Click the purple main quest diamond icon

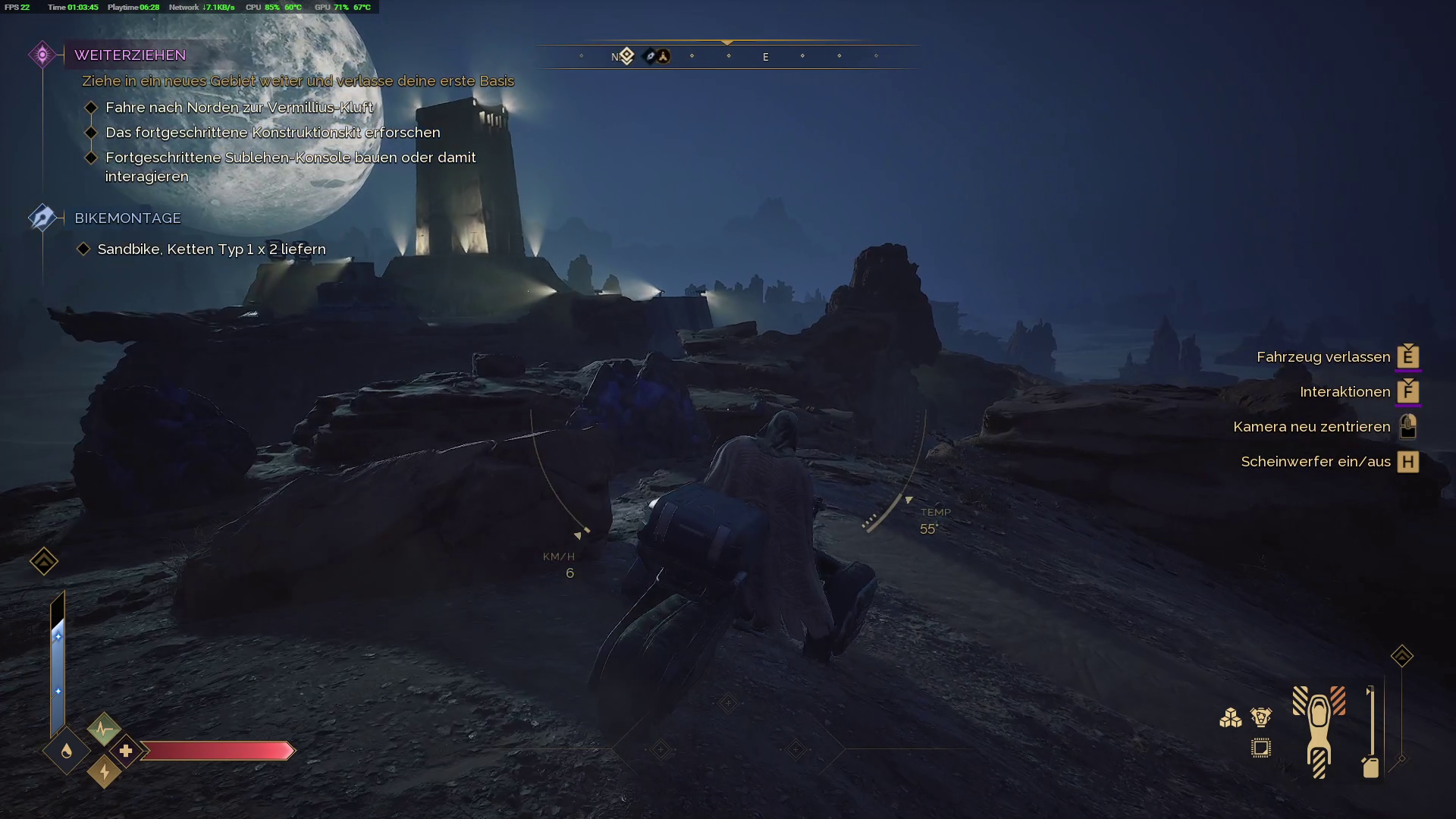(x=42, y=55)
